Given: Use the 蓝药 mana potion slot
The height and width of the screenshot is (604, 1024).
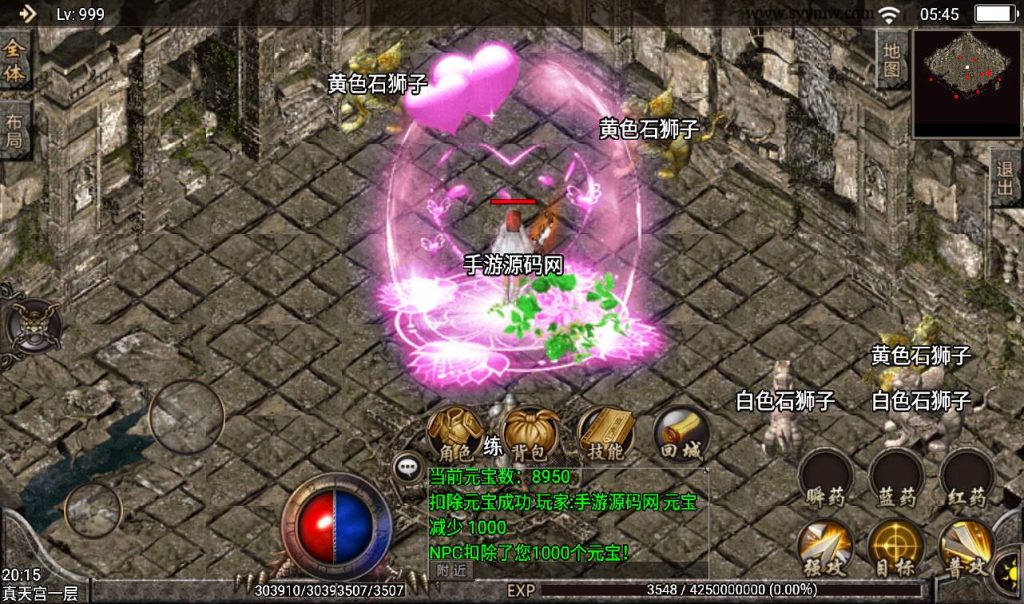Looking at the screenshot, I should tap(896, 477).
